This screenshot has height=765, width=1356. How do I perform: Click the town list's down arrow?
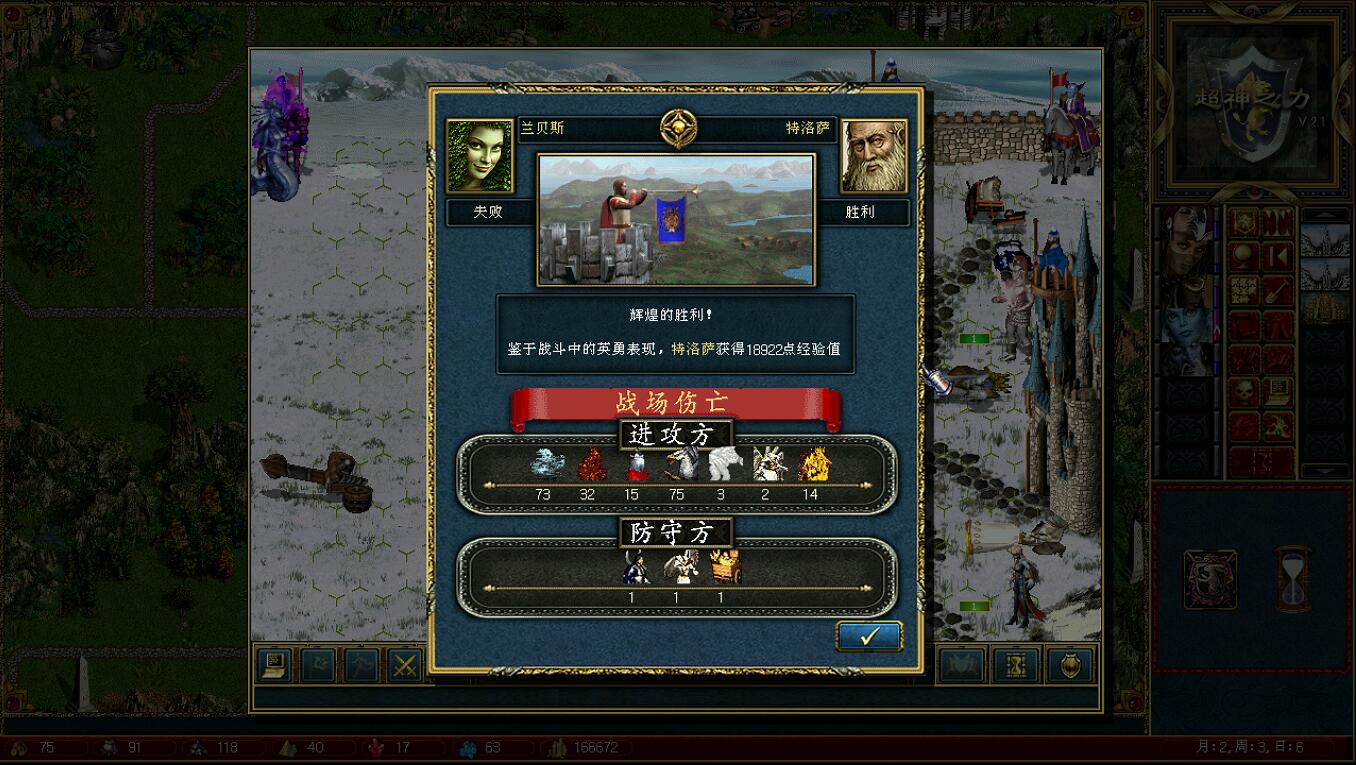click(1325, 470)
